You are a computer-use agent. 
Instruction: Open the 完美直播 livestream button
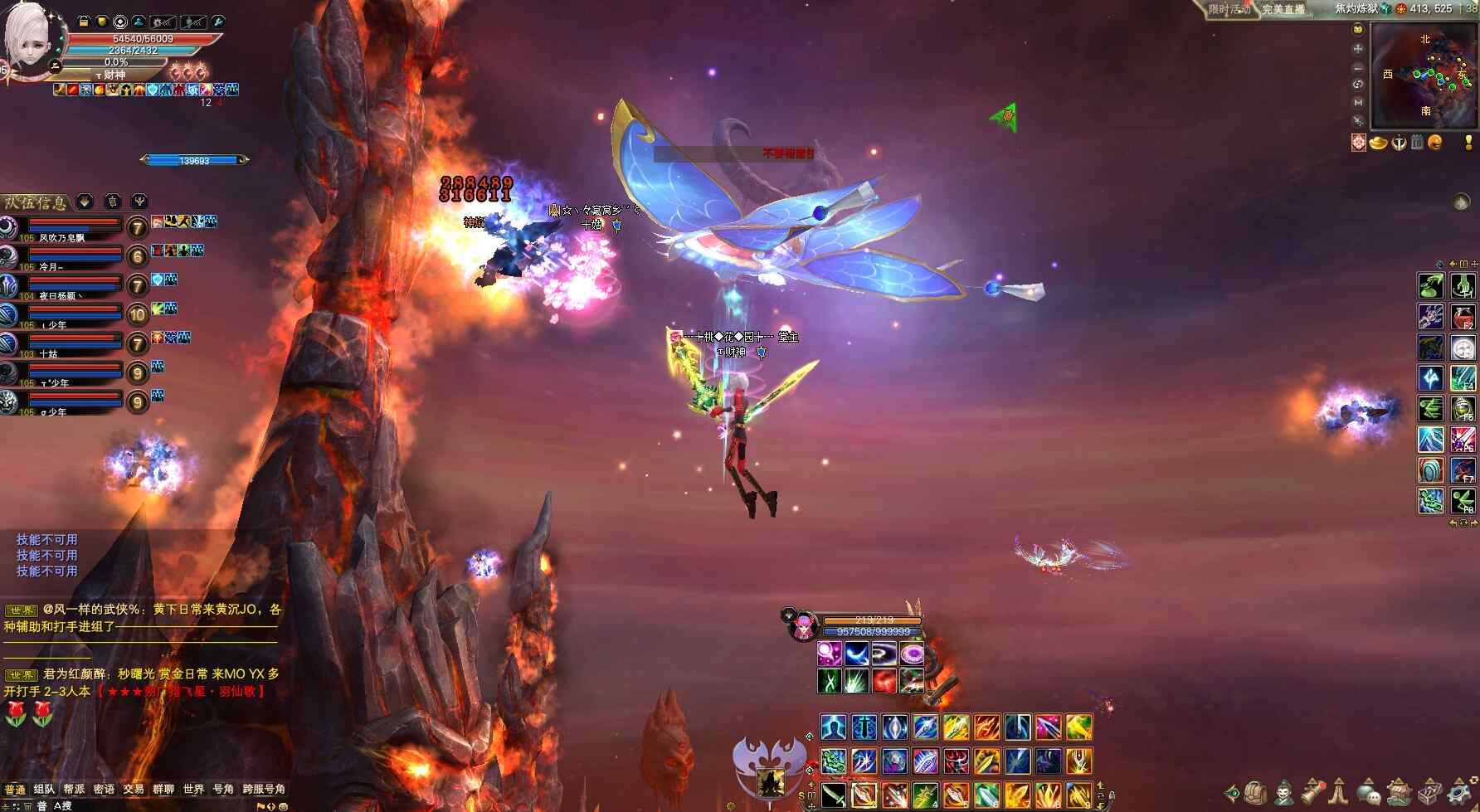click(x=1283, y=9)
